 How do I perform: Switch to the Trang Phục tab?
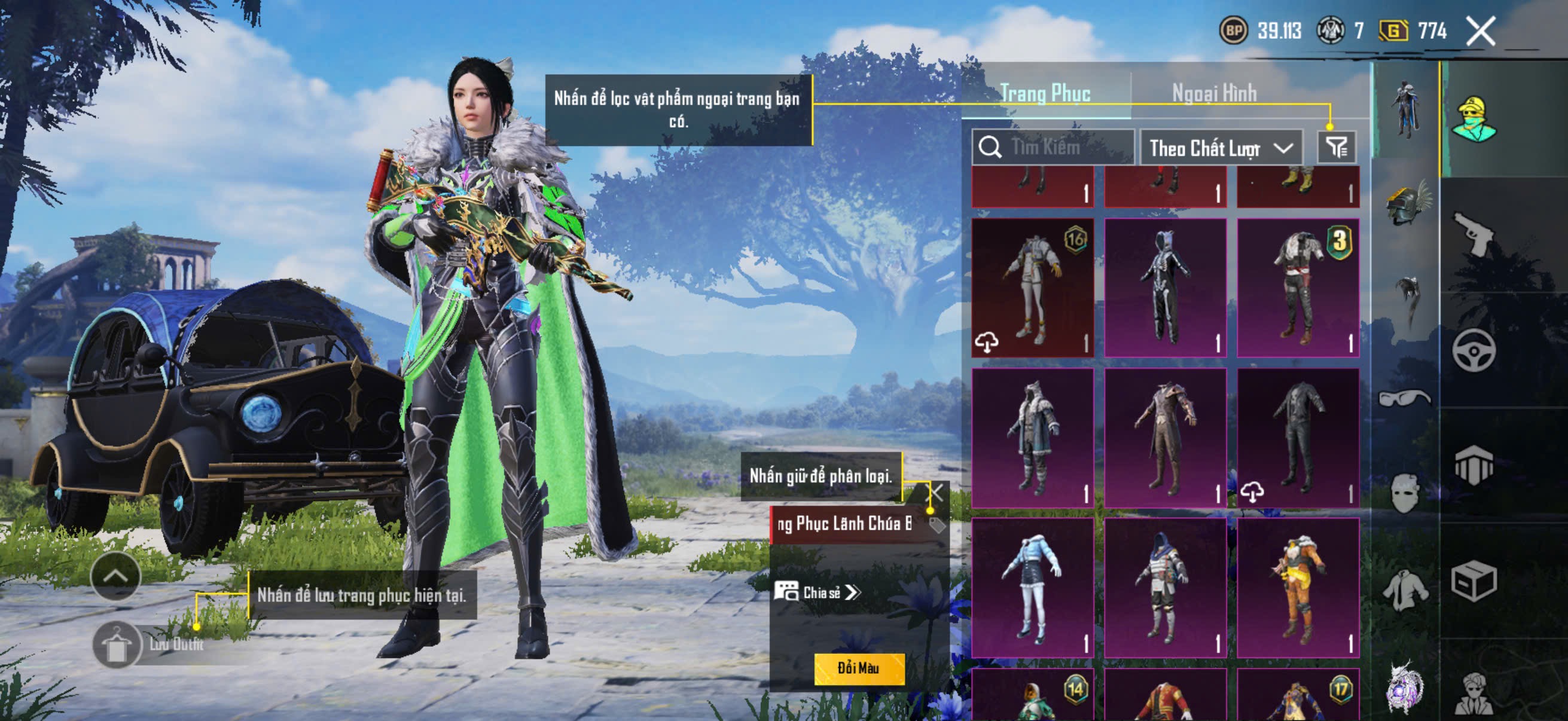click(1045, 93)
